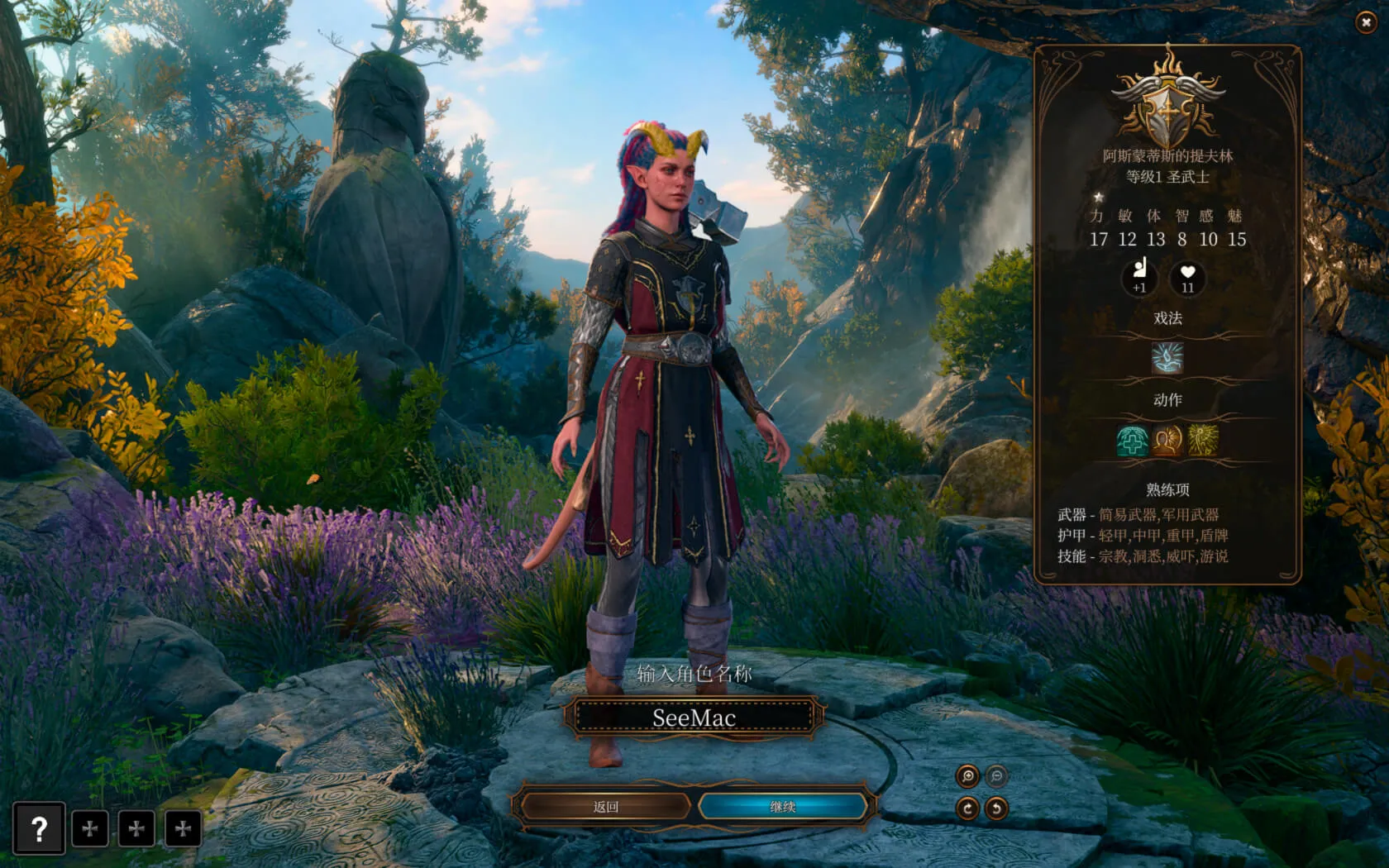1389x868 pixels.
Task: Rotate the character counter-clockwise with curved arrow
Action: [996, 808]
